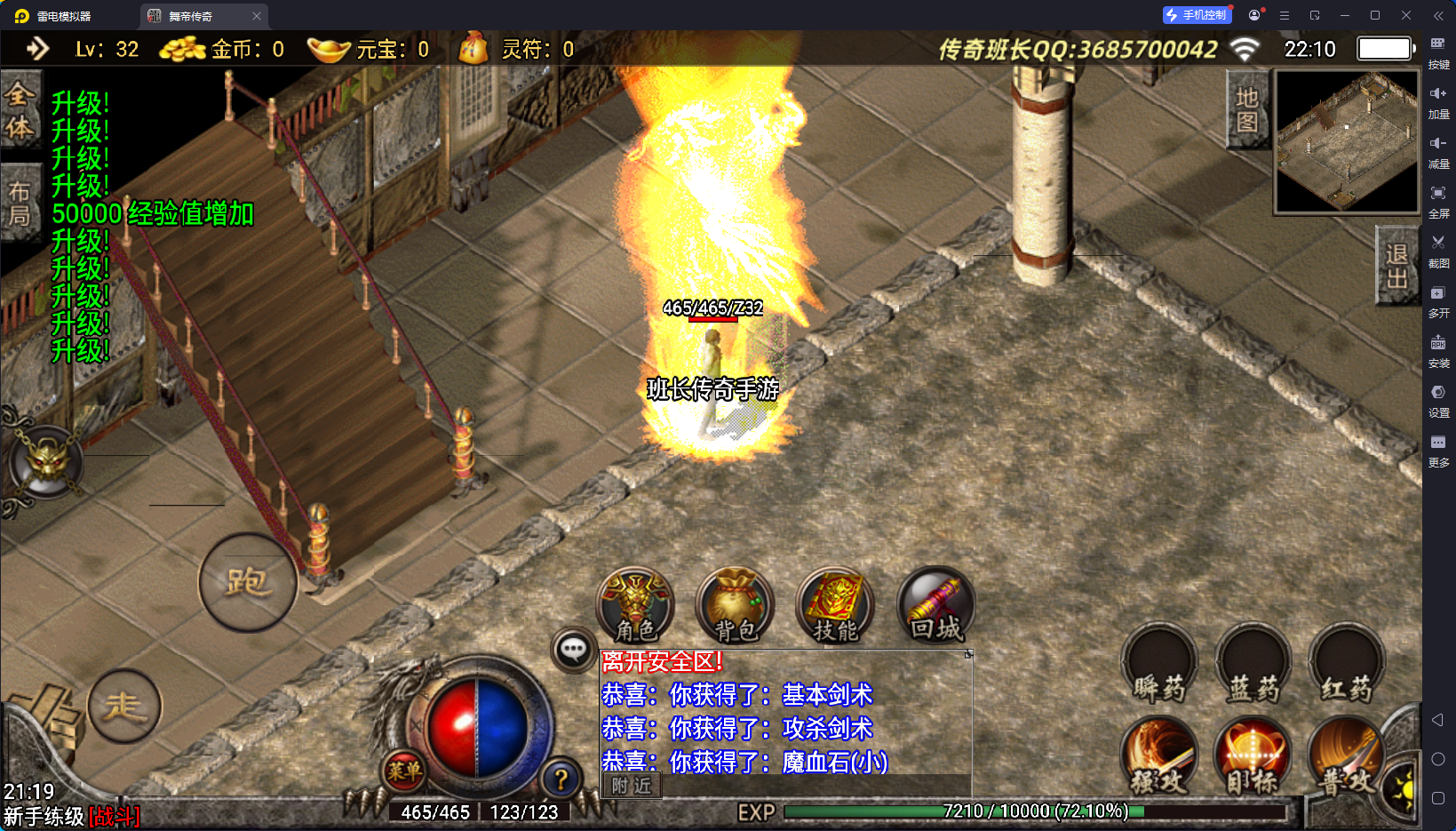
Task: Open the 地图 map button
Action: click(1247, 109)
